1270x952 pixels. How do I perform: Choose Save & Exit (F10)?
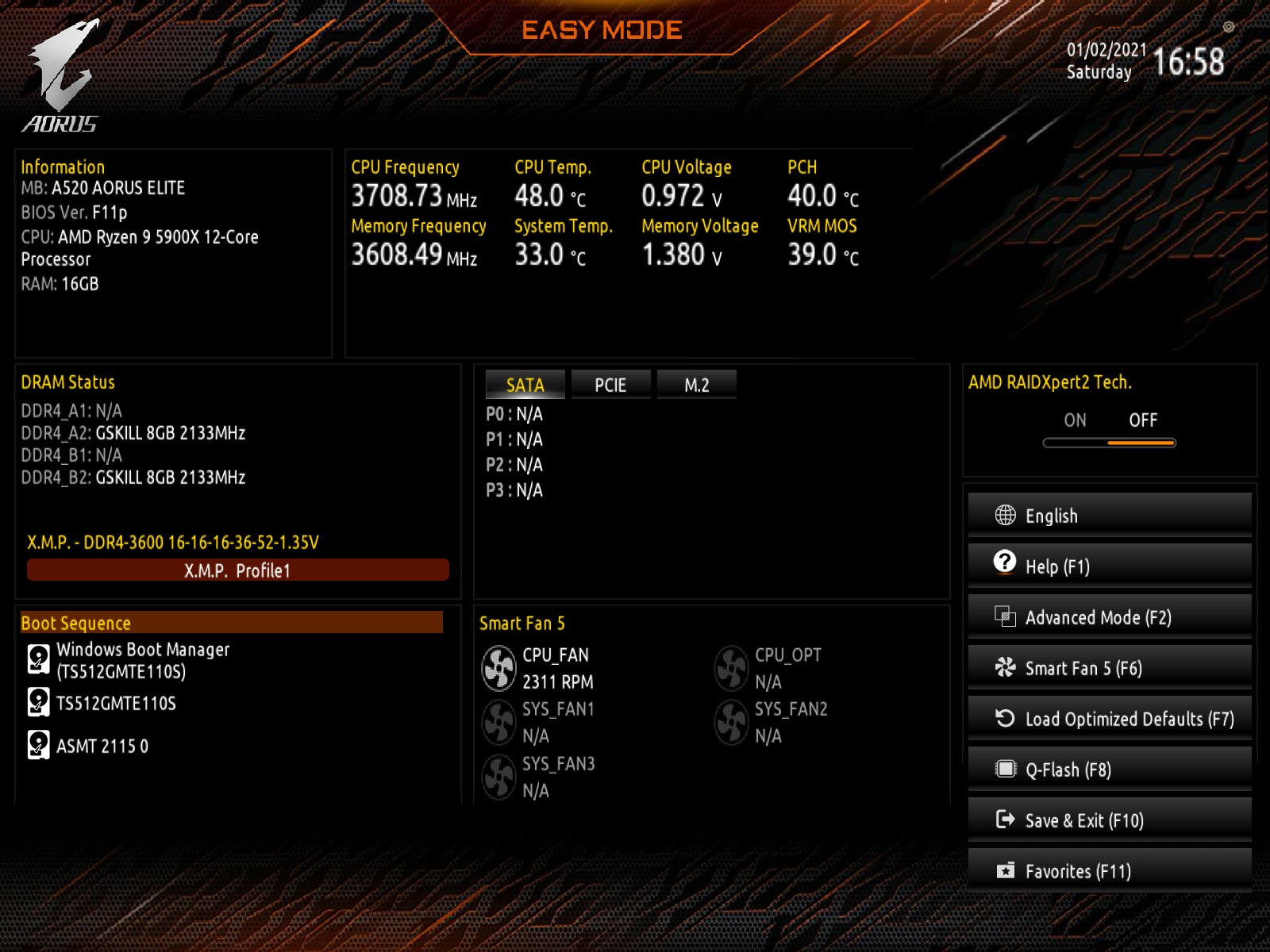1109,820
